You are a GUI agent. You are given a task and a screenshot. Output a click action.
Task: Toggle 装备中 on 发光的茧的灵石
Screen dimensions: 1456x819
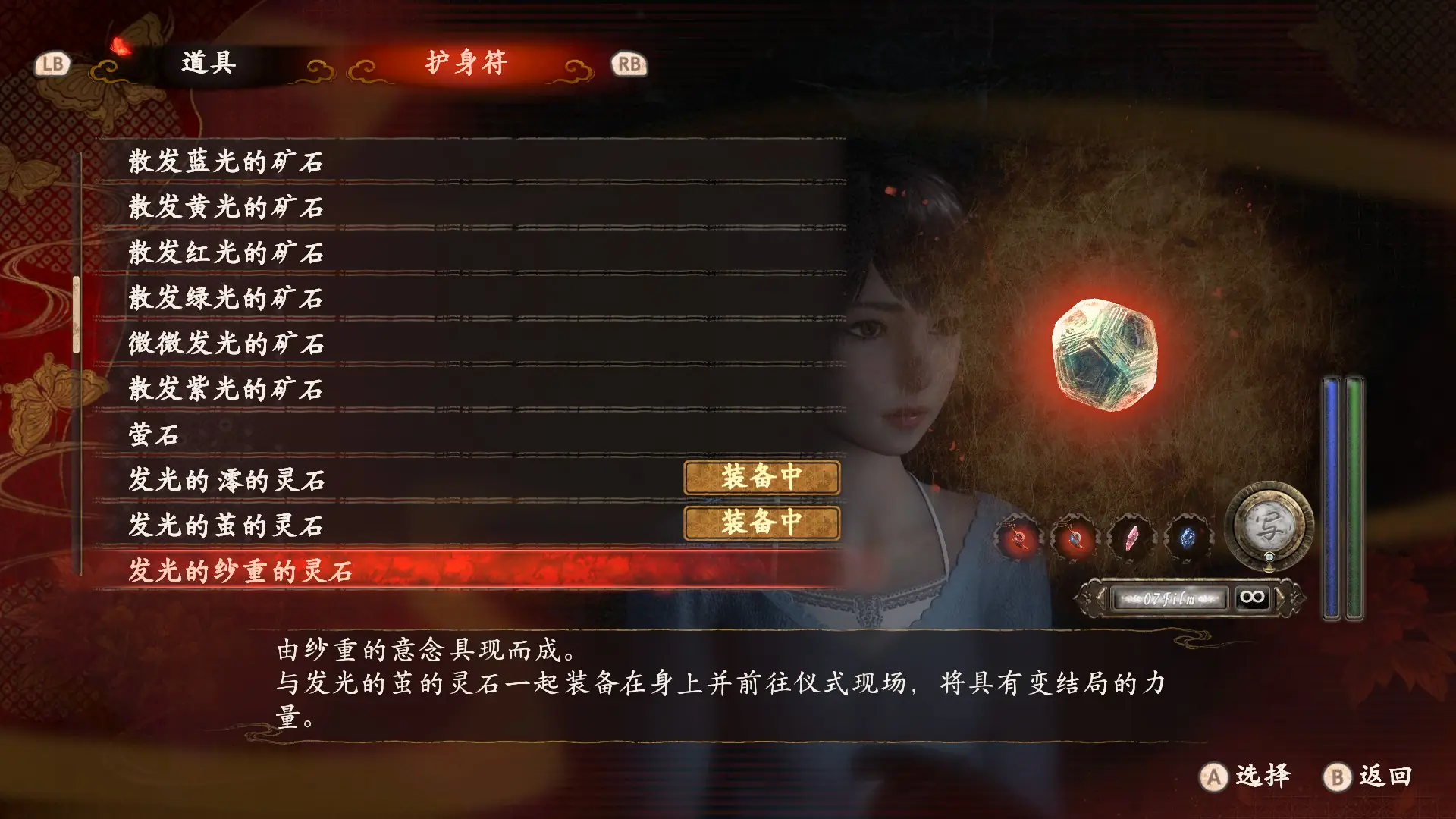[761, 523]
